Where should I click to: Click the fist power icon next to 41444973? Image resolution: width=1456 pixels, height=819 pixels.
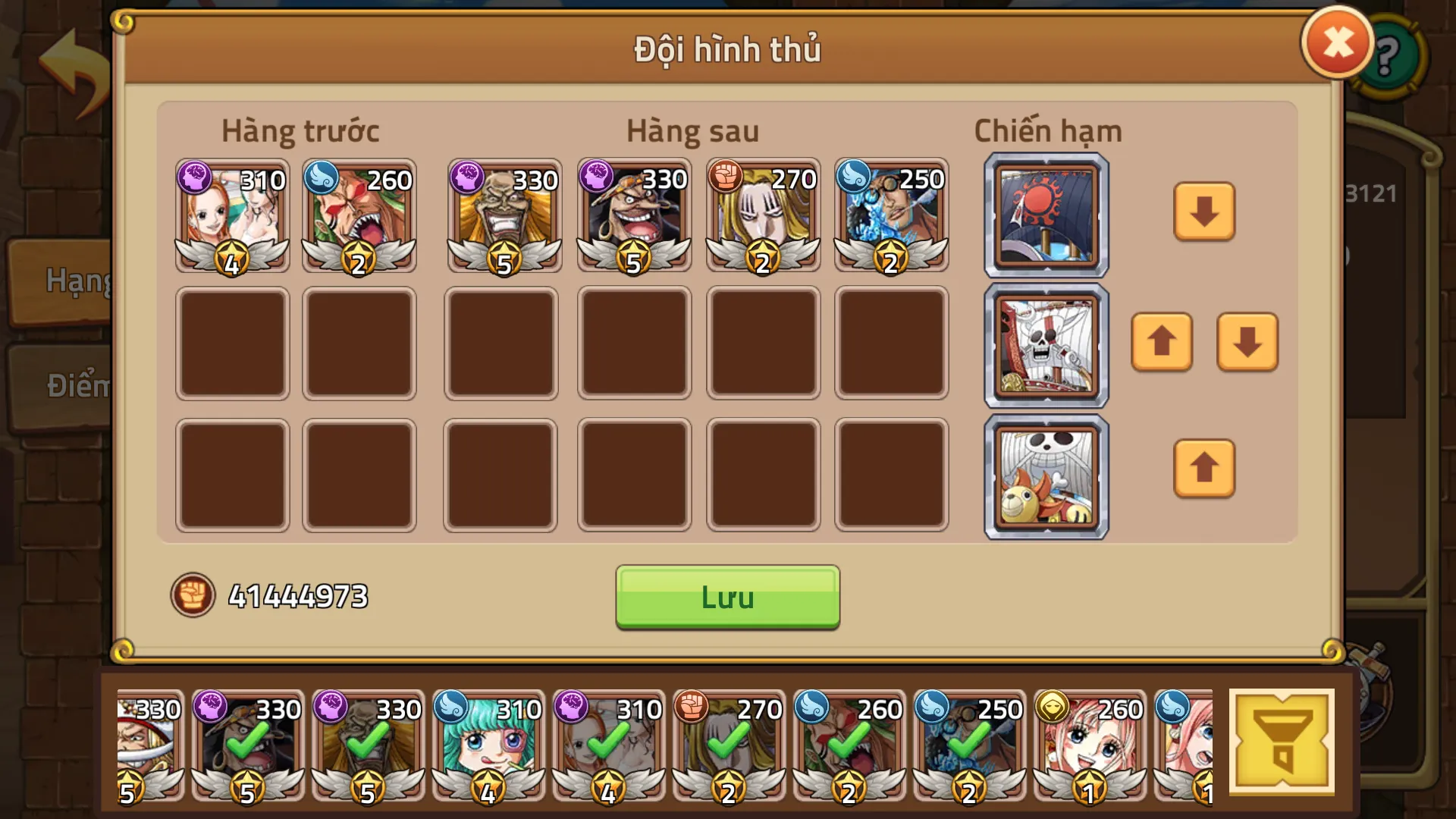(x=192, y=597)
